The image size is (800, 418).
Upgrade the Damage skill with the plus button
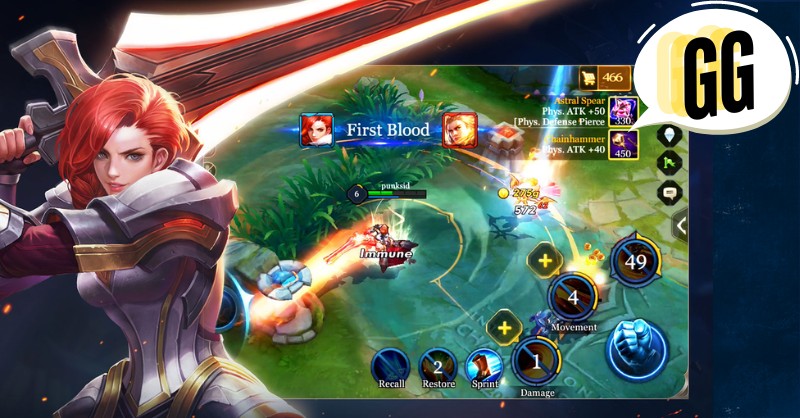point(505,327)
